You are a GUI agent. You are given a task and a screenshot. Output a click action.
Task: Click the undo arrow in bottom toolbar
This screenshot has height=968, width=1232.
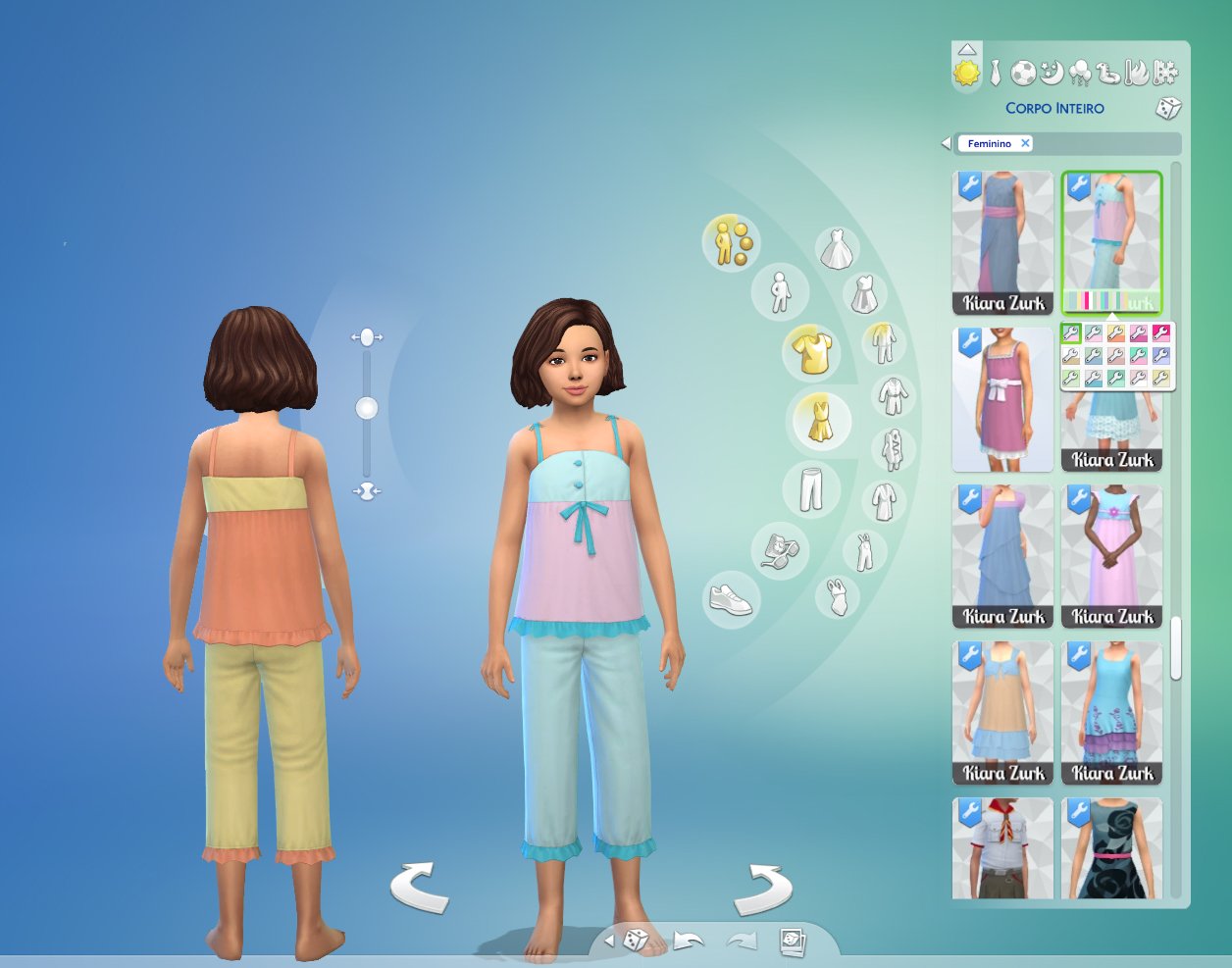[x=688, y=942]
